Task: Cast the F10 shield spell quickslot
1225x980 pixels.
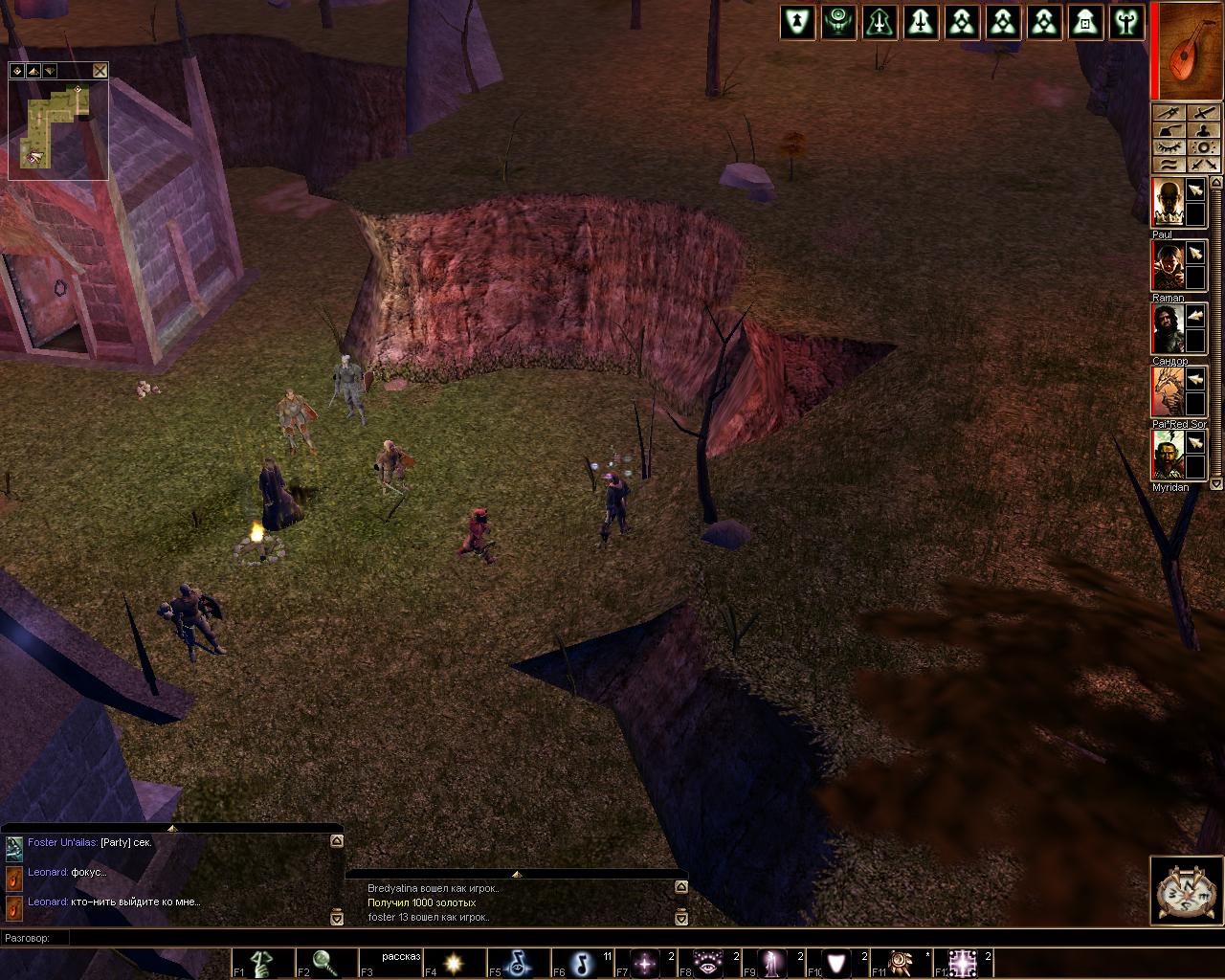Action: click(837, 963)
